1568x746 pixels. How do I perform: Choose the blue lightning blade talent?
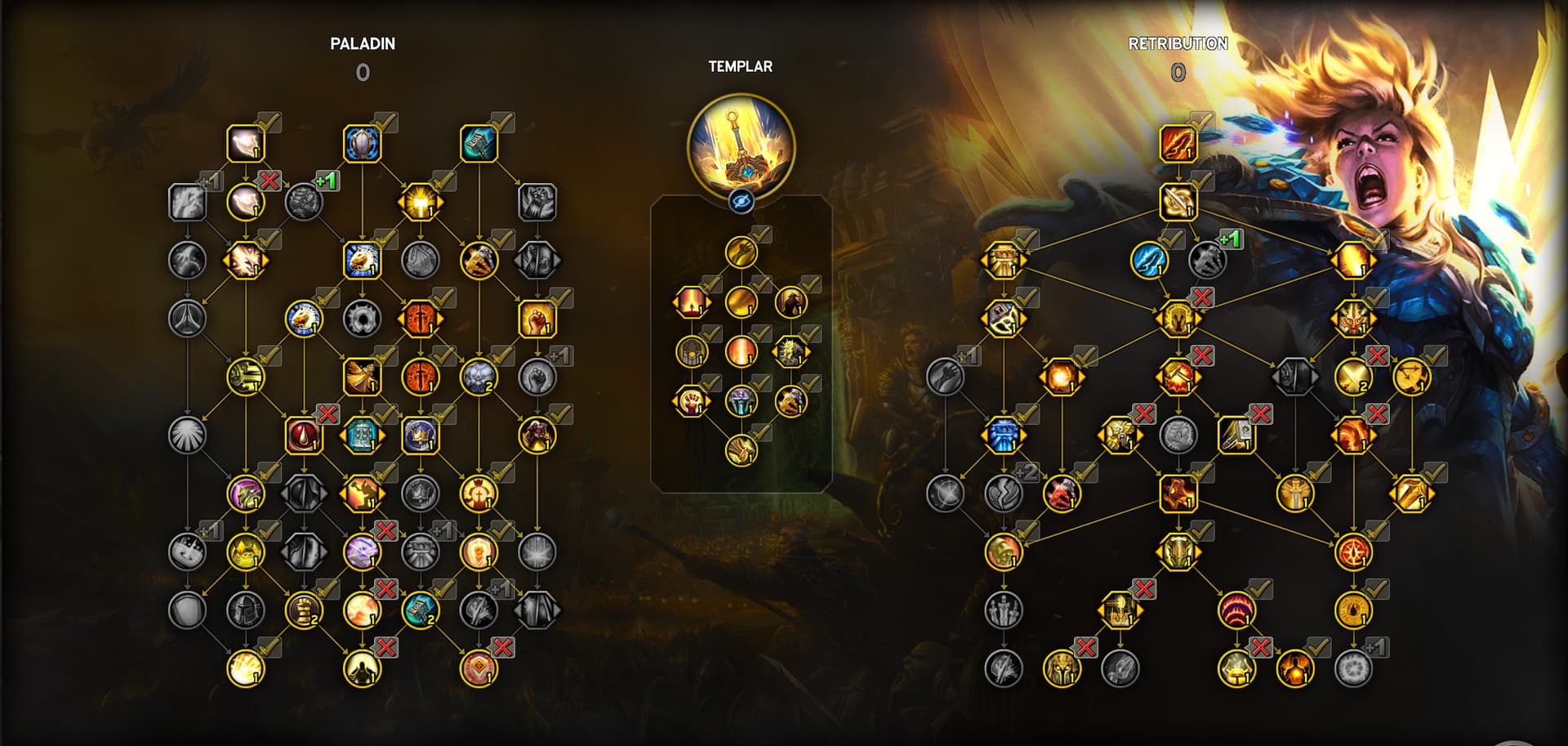coord(1149,261)
